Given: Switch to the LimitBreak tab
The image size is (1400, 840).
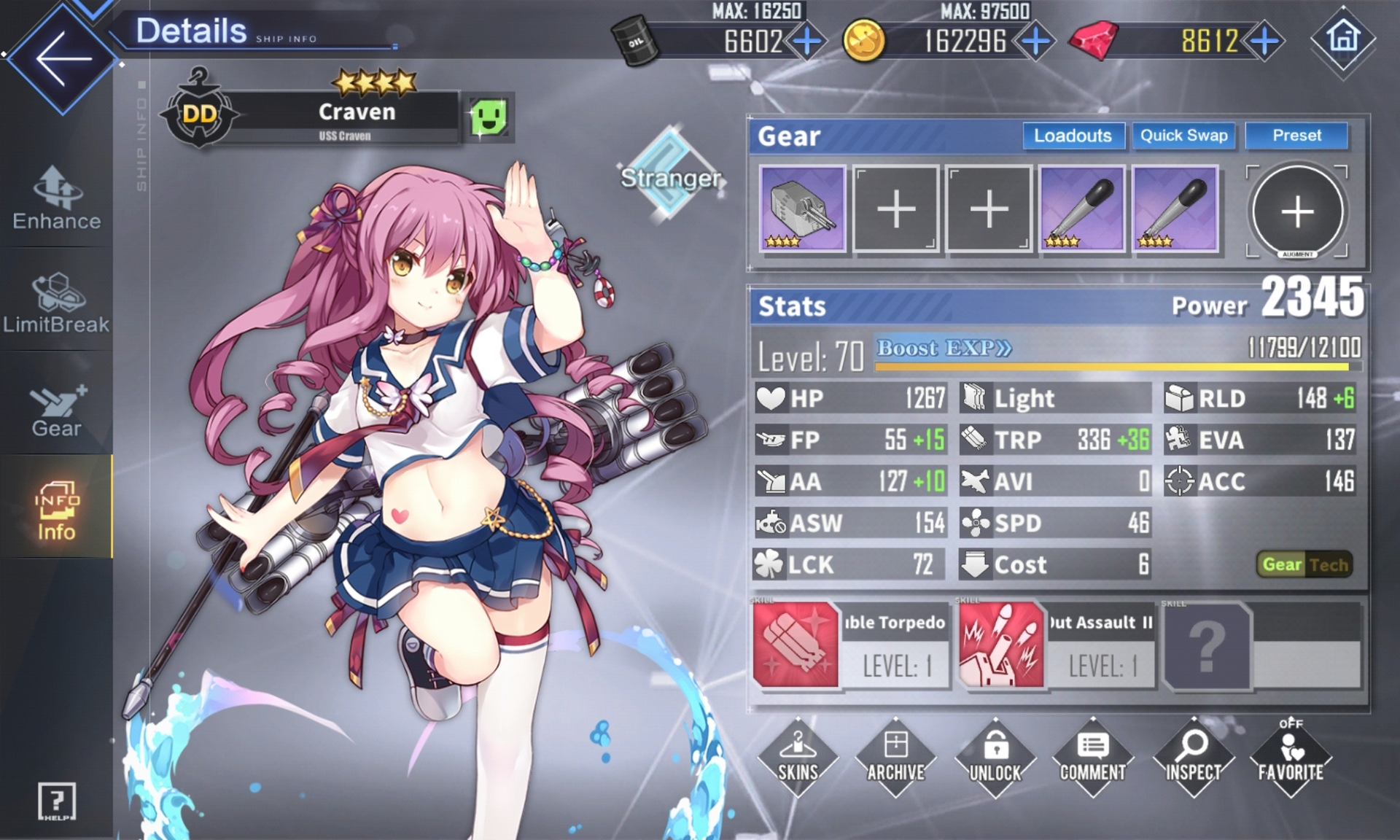Looking at the screenshot, I should pyautogui.click(x=56, y=303).
